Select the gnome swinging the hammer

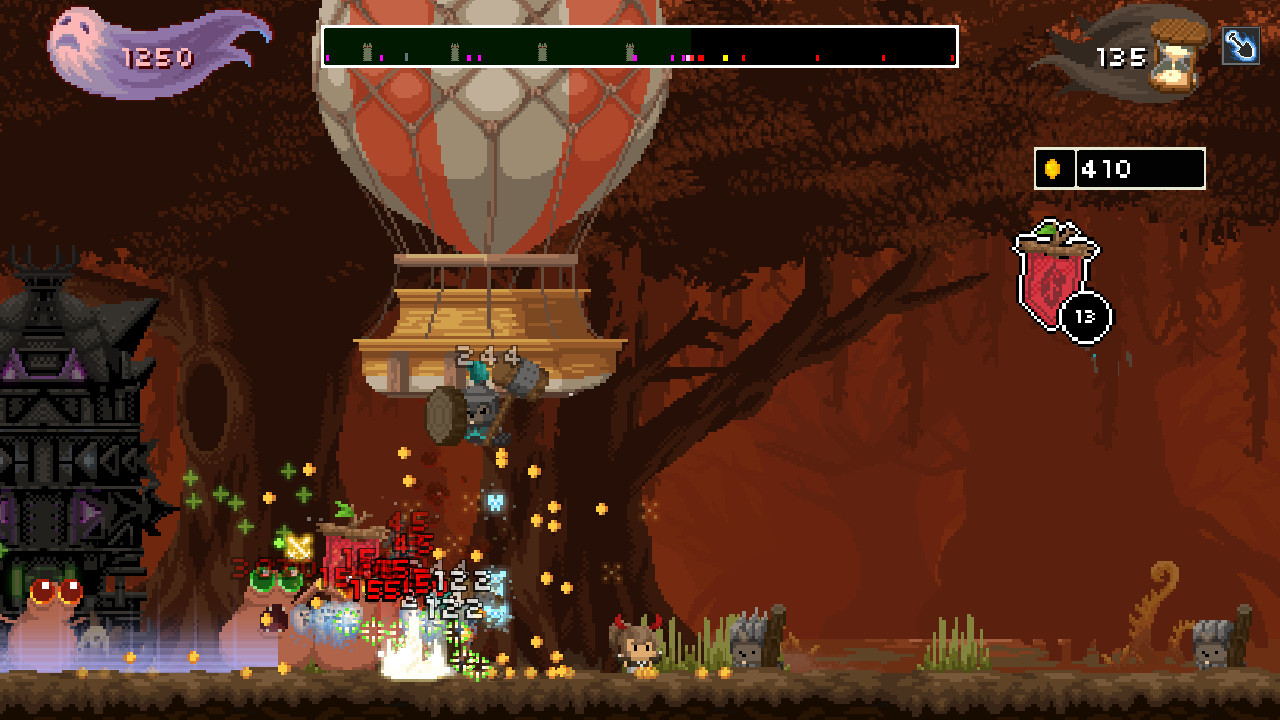(480, 410)
